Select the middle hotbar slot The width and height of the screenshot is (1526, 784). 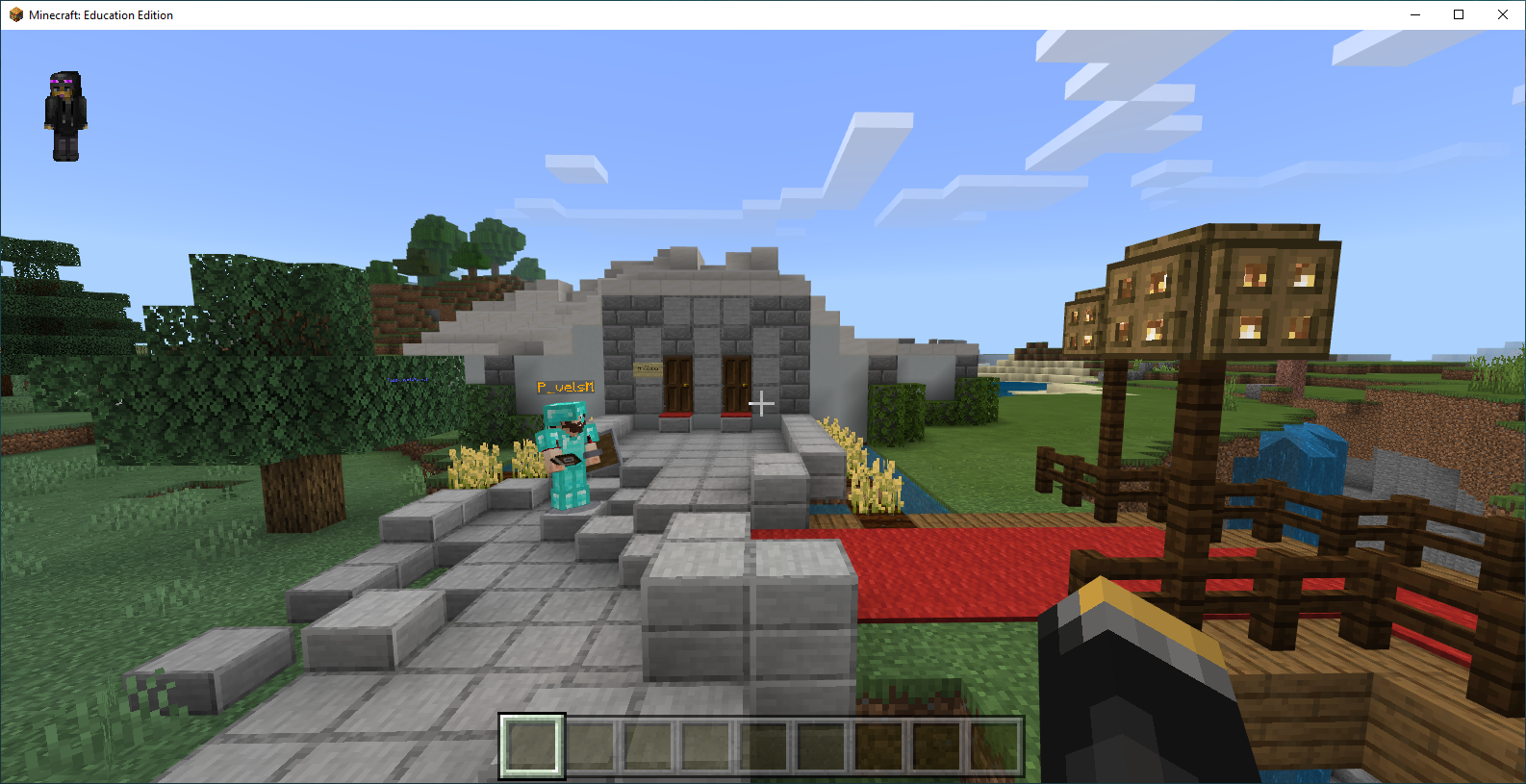coord(763,746)
